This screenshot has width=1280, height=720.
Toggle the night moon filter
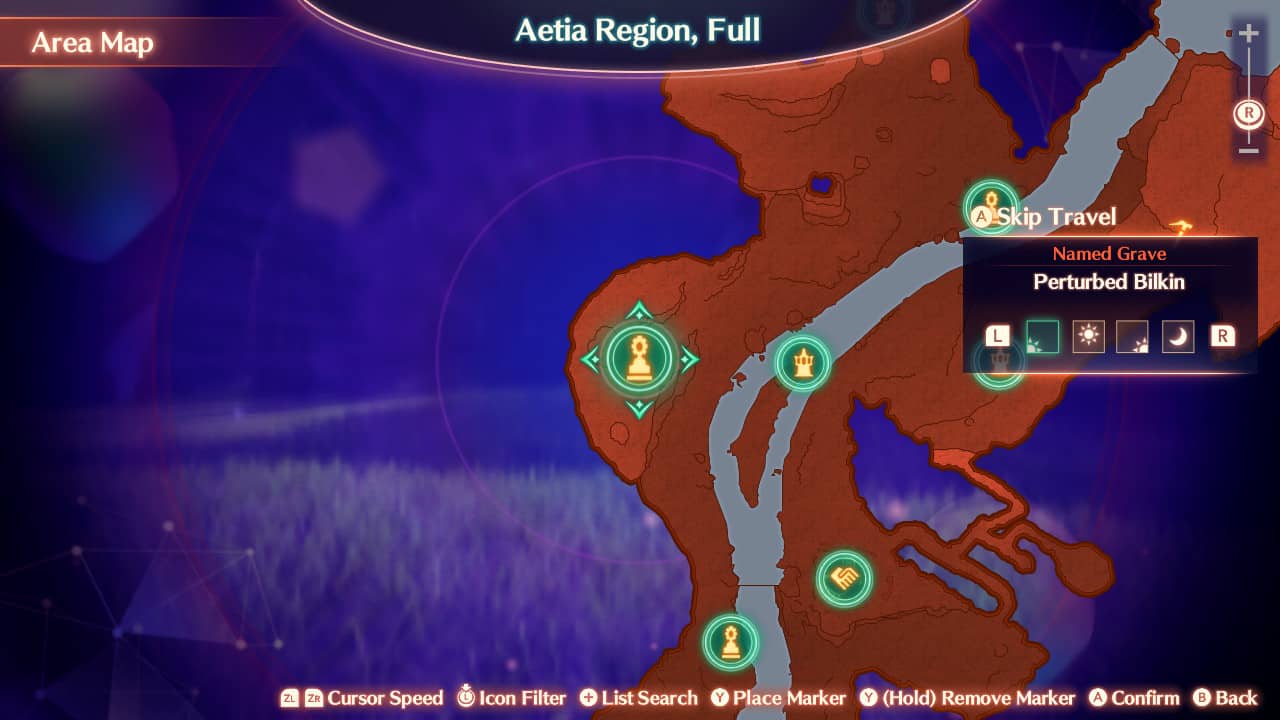[1178, 337]
